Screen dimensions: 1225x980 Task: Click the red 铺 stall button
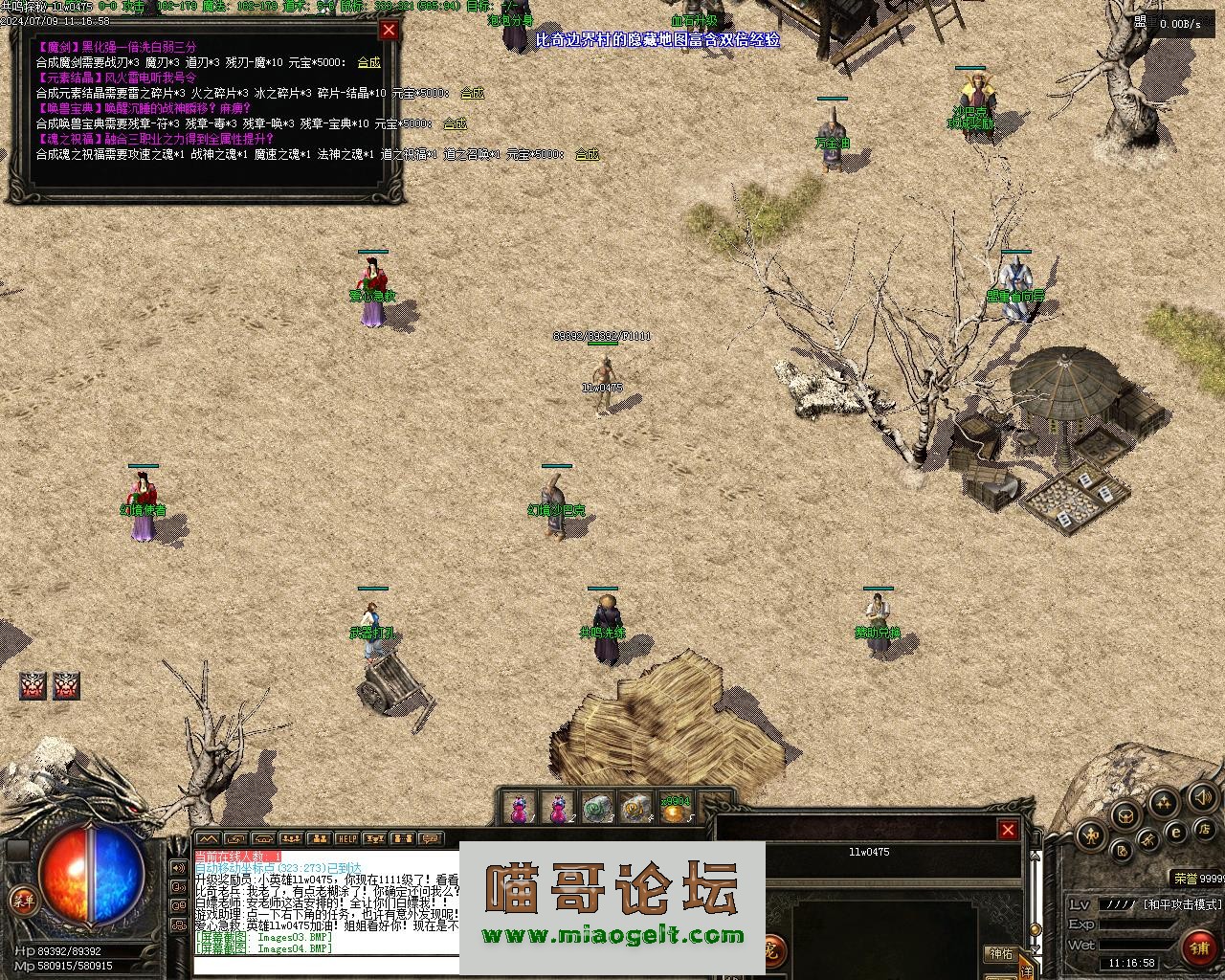(x=1200, y=947)
